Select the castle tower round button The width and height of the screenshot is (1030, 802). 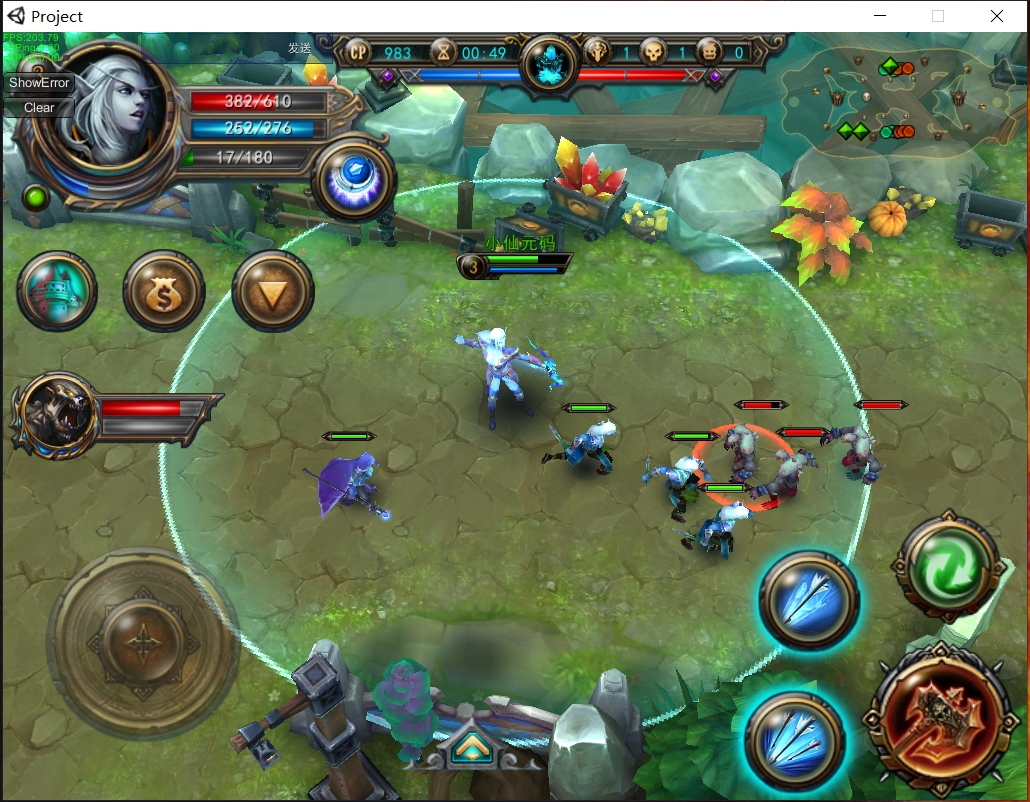pyautogui.click(x=58, y=291)
